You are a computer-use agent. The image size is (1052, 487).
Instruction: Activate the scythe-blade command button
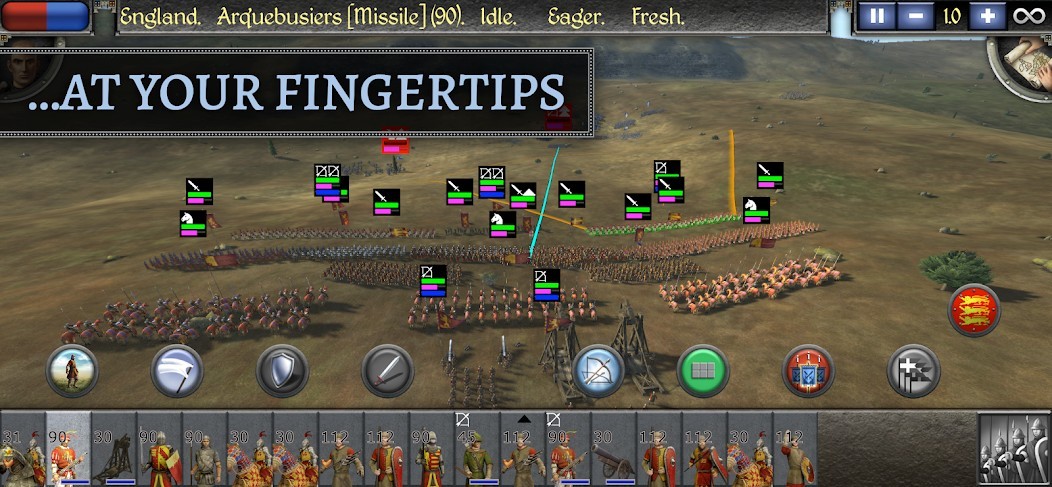pos(177,372)
